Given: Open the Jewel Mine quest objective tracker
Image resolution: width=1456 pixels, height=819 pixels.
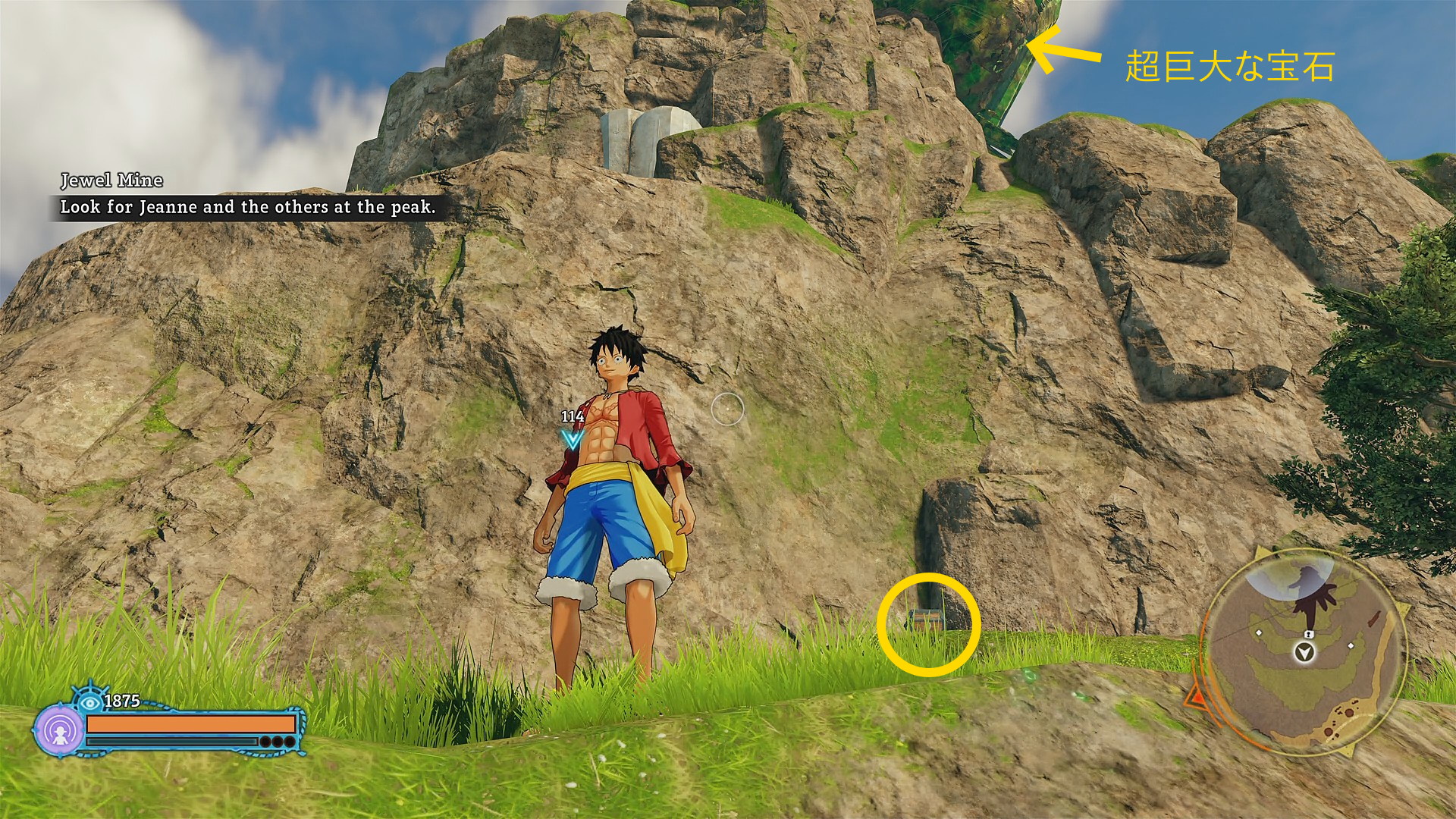Looking at the screenshot, I should pos(247,206).
